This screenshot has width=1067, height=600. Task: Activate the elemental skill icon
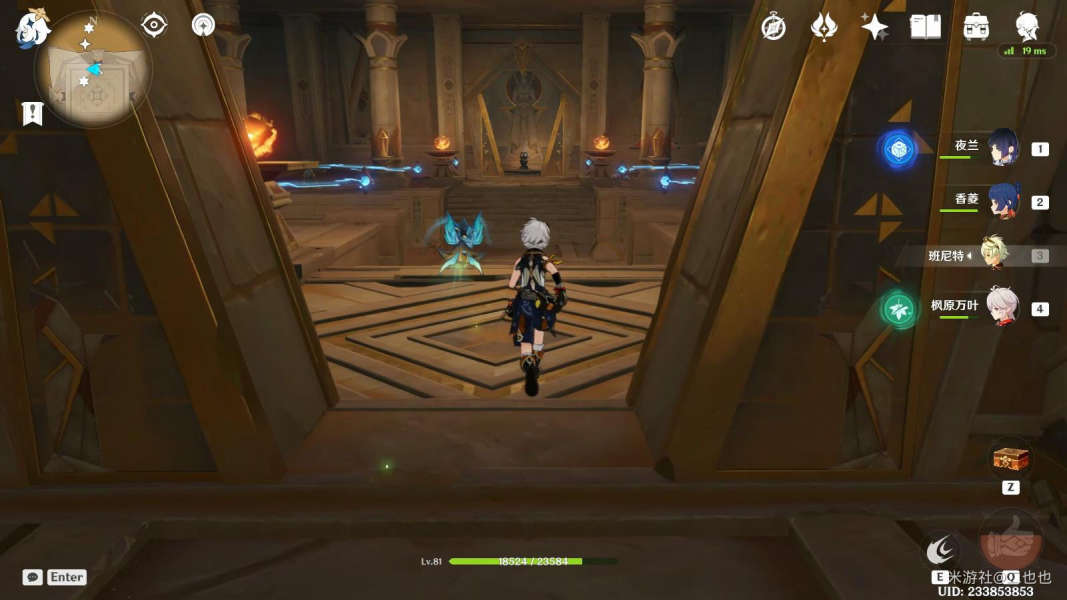coord(941,549)
